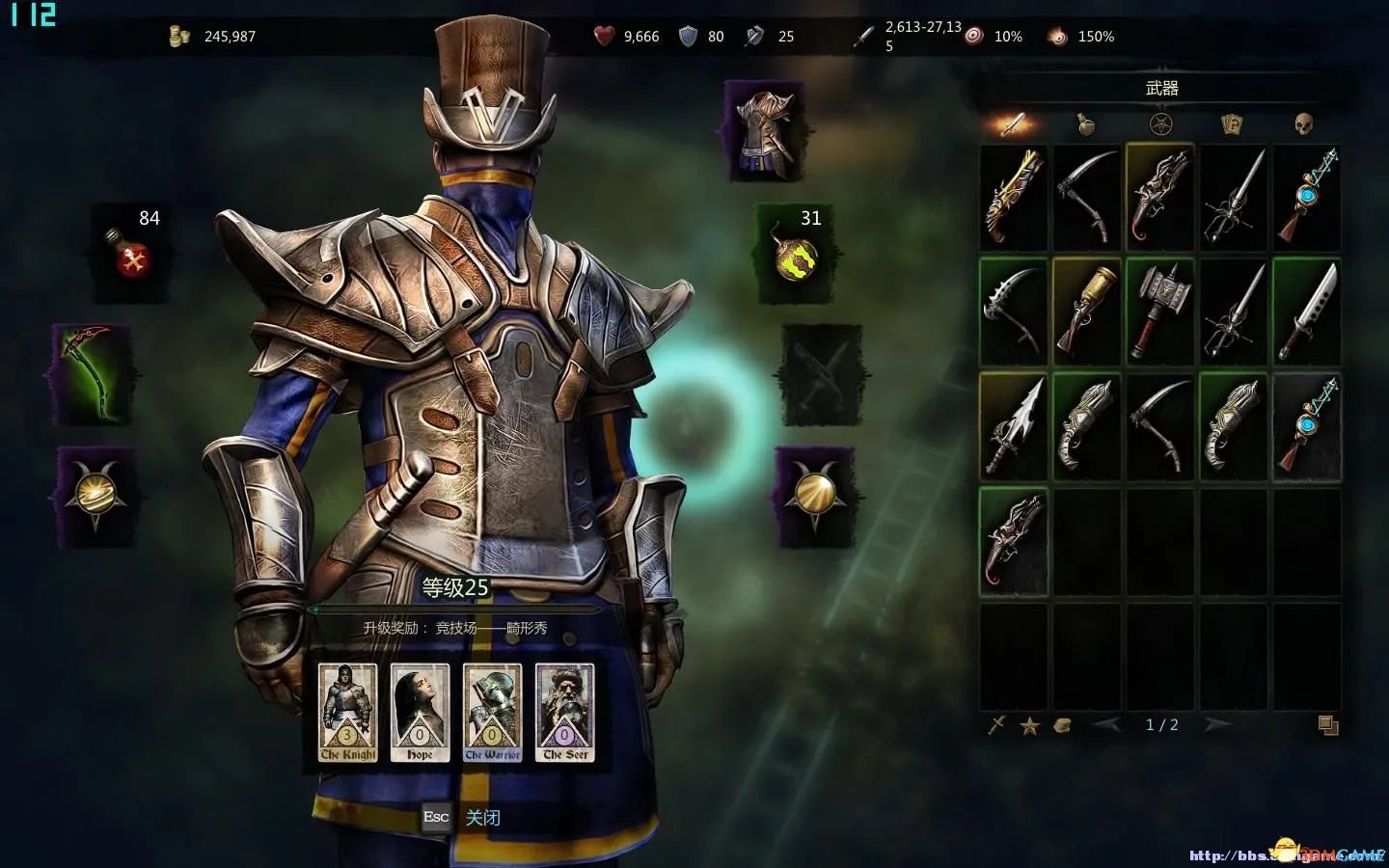
Task: Select the barbed spearhead weapon
Action: pyautogui.click(x=1014, y=425)
